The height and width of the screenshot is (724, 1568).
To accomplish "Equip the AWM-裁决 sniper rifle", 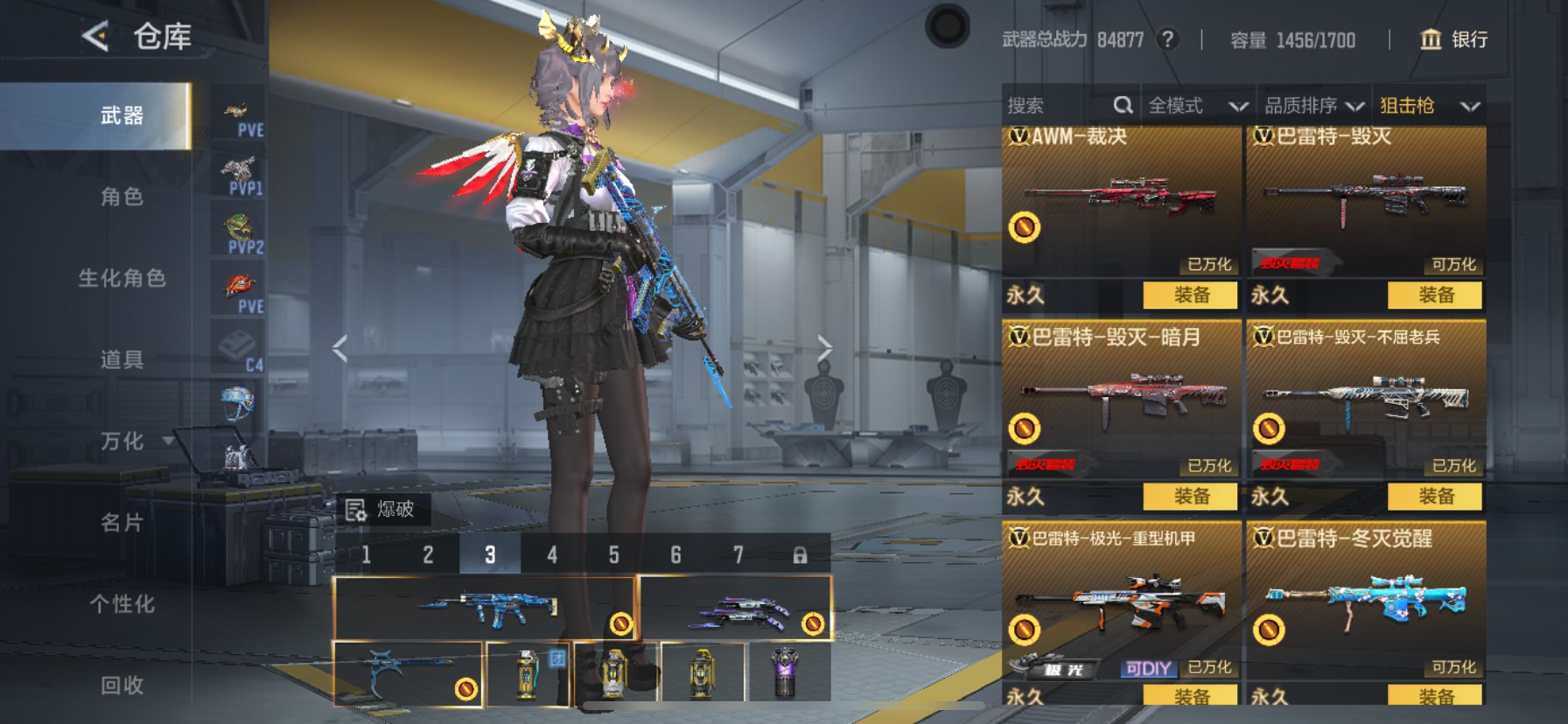I will (1190, 296).
